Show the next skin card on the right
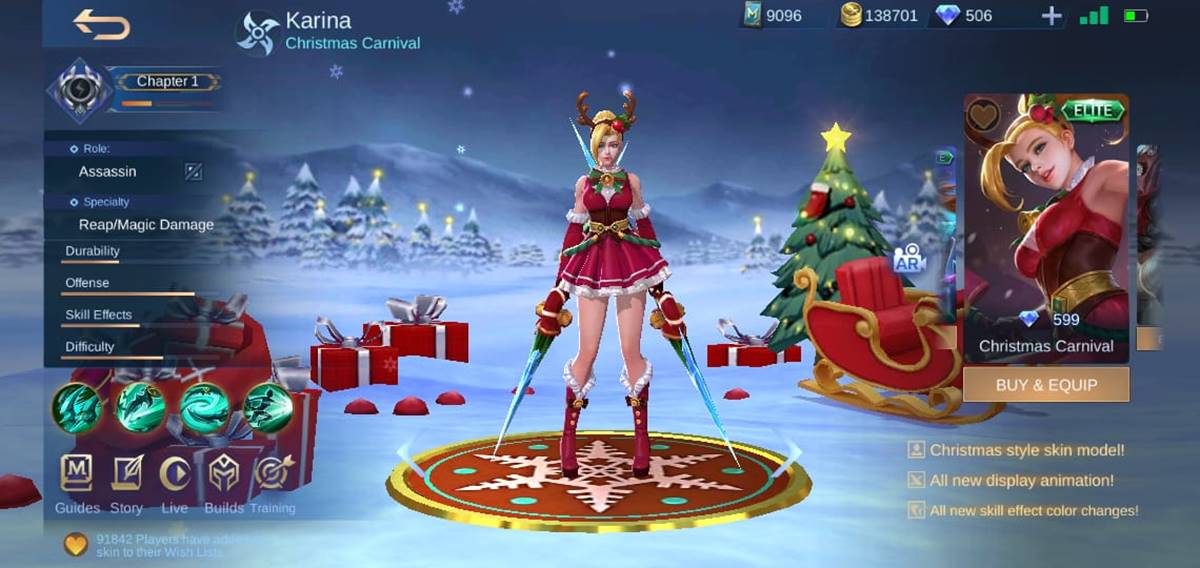1200x568 pixels. coord(1148,240)
